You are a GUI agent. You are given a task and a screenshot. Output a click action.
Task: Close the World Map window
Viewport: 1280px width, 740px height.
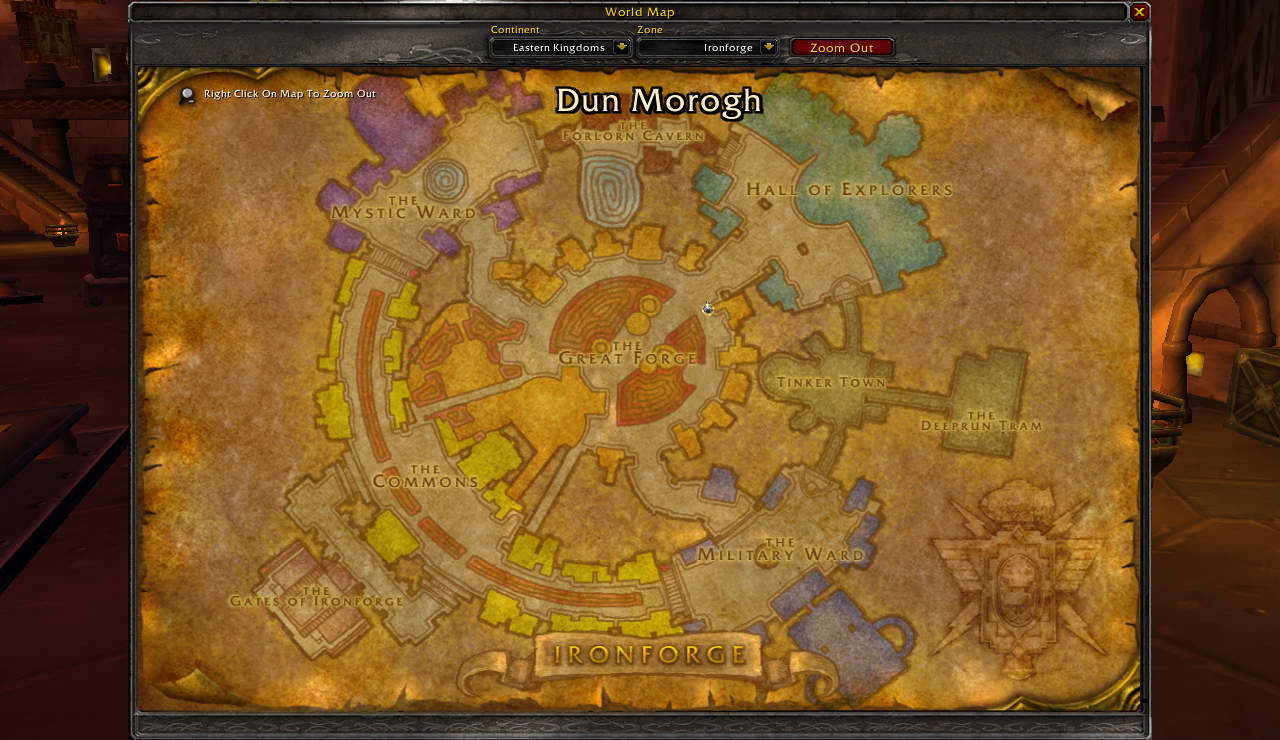pyautogui.click(x=1139, y=12)
